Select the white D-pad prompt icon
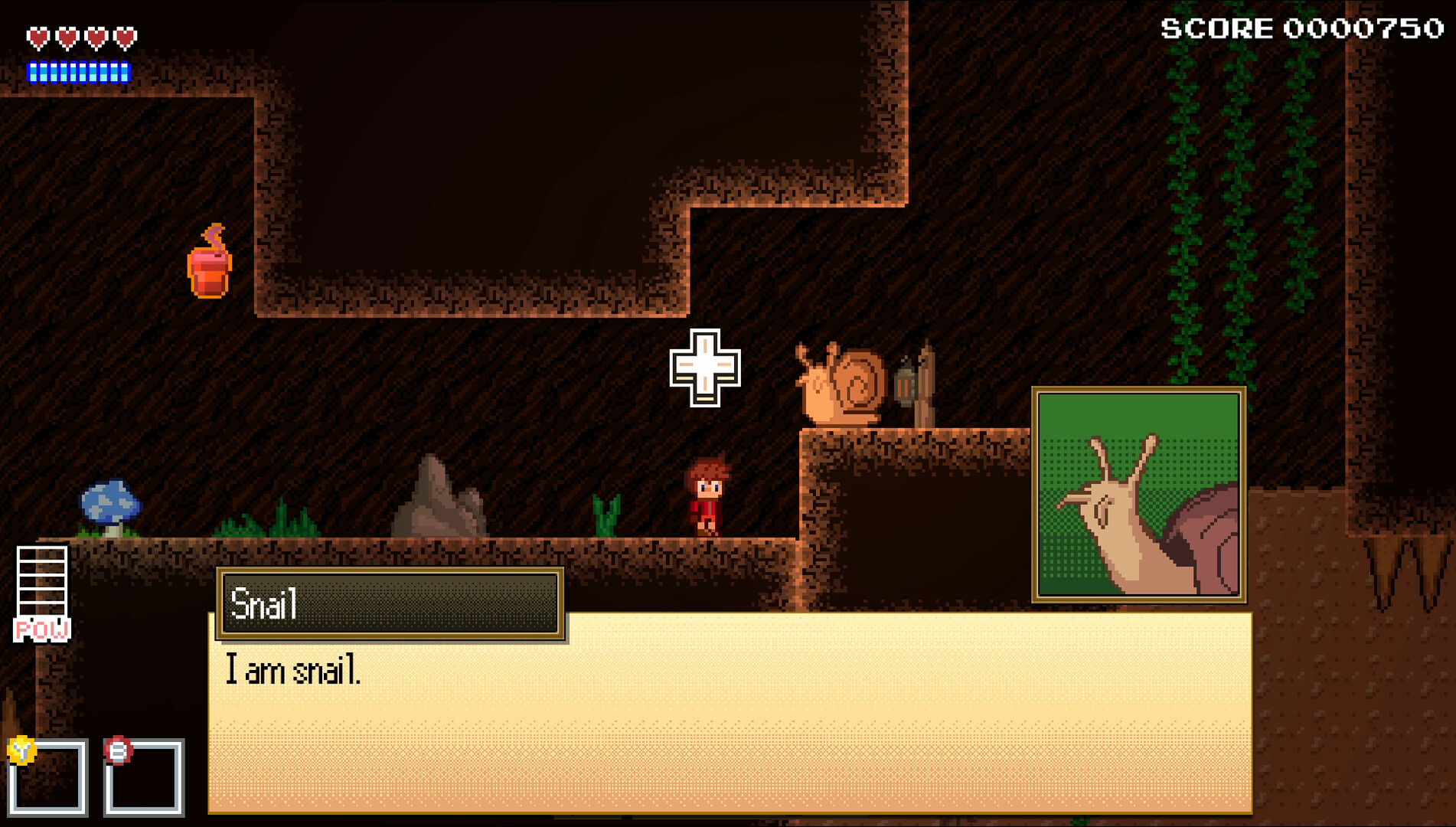The width and height of the screenshot is (1456, 827). pyautogui.click(x=705, y=369)
